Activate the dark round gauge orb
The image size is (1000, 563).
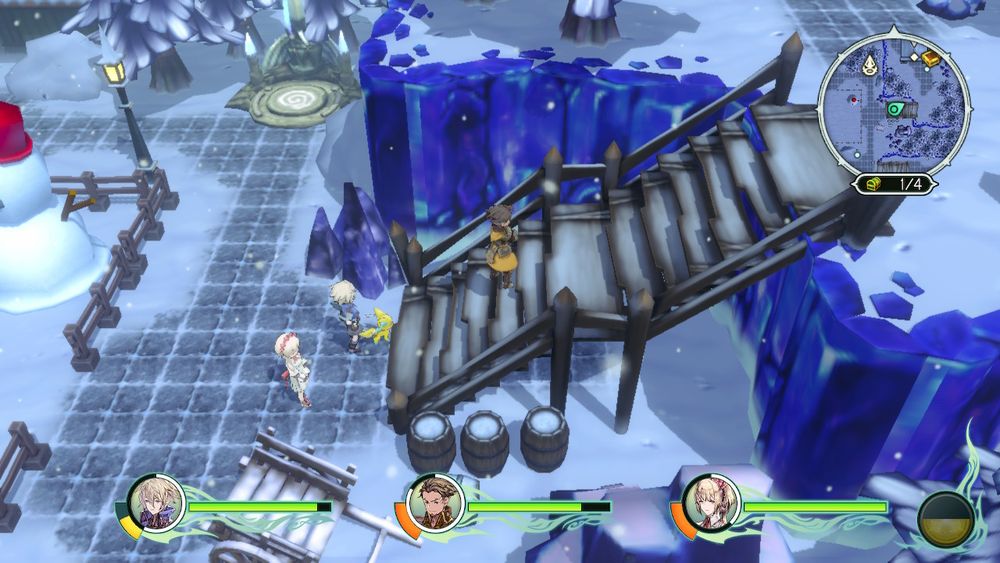pyautogui.click(x=946, y=520)
